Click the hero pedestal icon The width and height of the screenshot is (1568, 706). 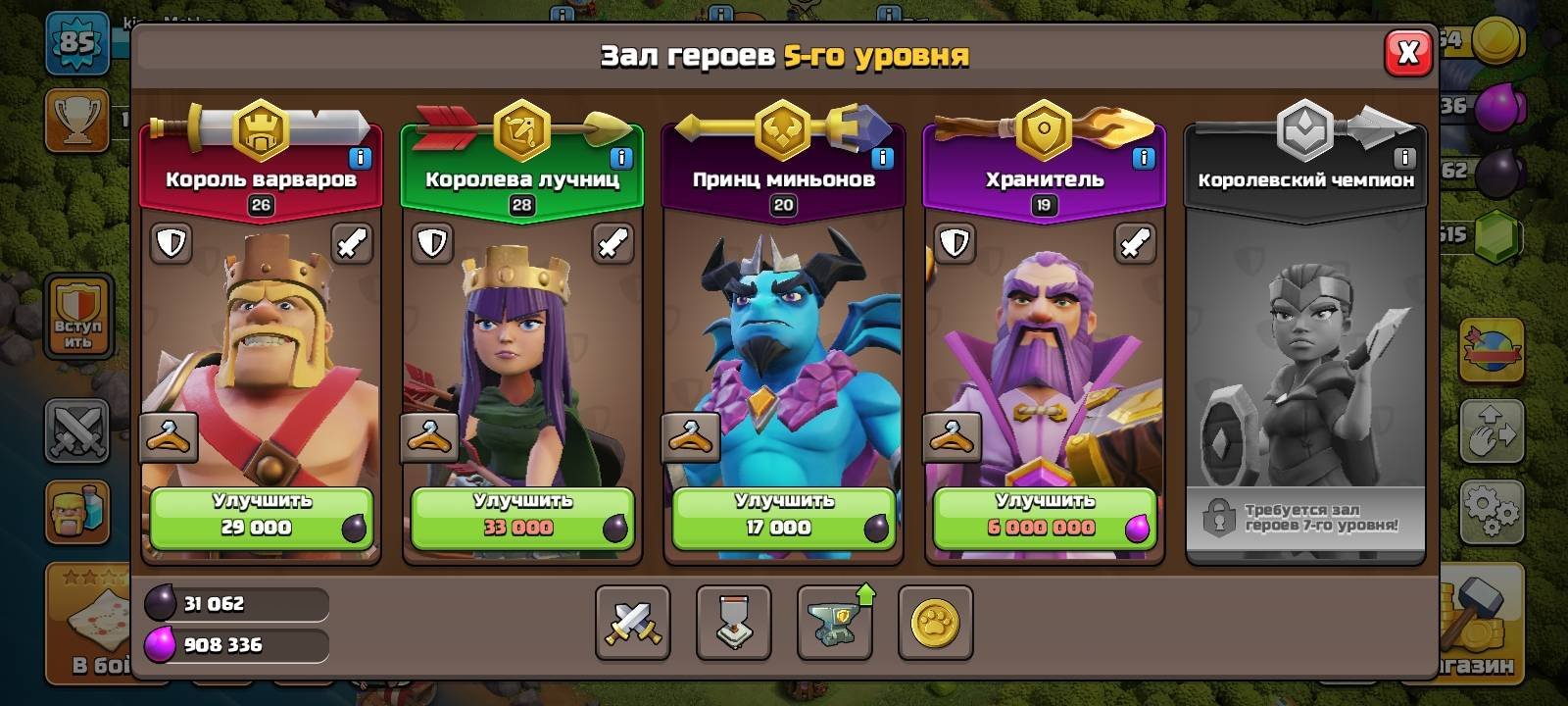[733, 626]
